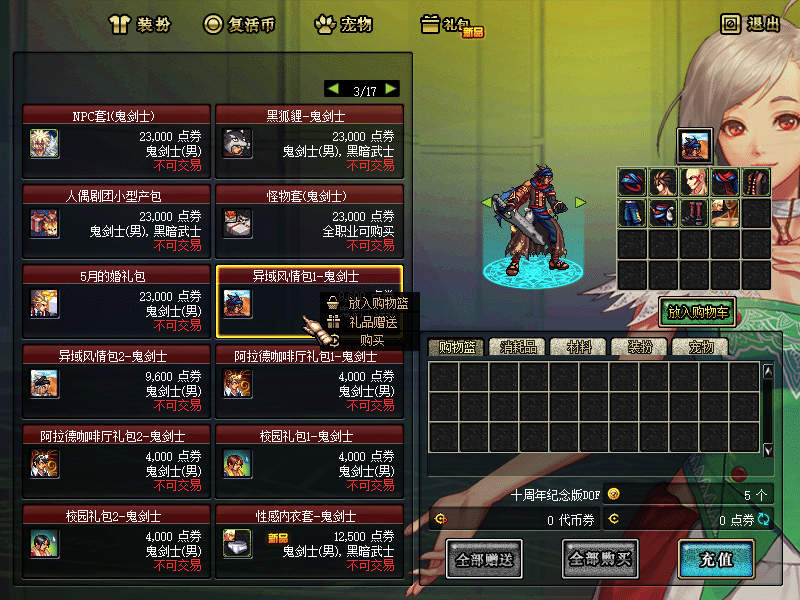Recharge points with the 充值 button
Screen dimensions: 800x600
click(715, 558)
